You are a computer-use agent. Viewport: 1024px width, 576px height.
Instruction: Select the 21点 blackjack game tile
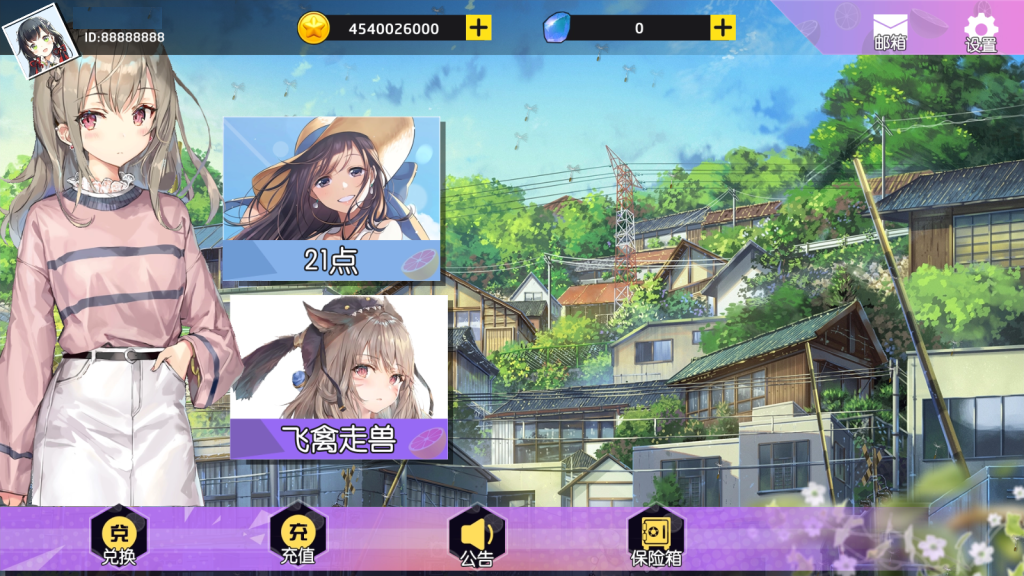(x=331, y=199)
